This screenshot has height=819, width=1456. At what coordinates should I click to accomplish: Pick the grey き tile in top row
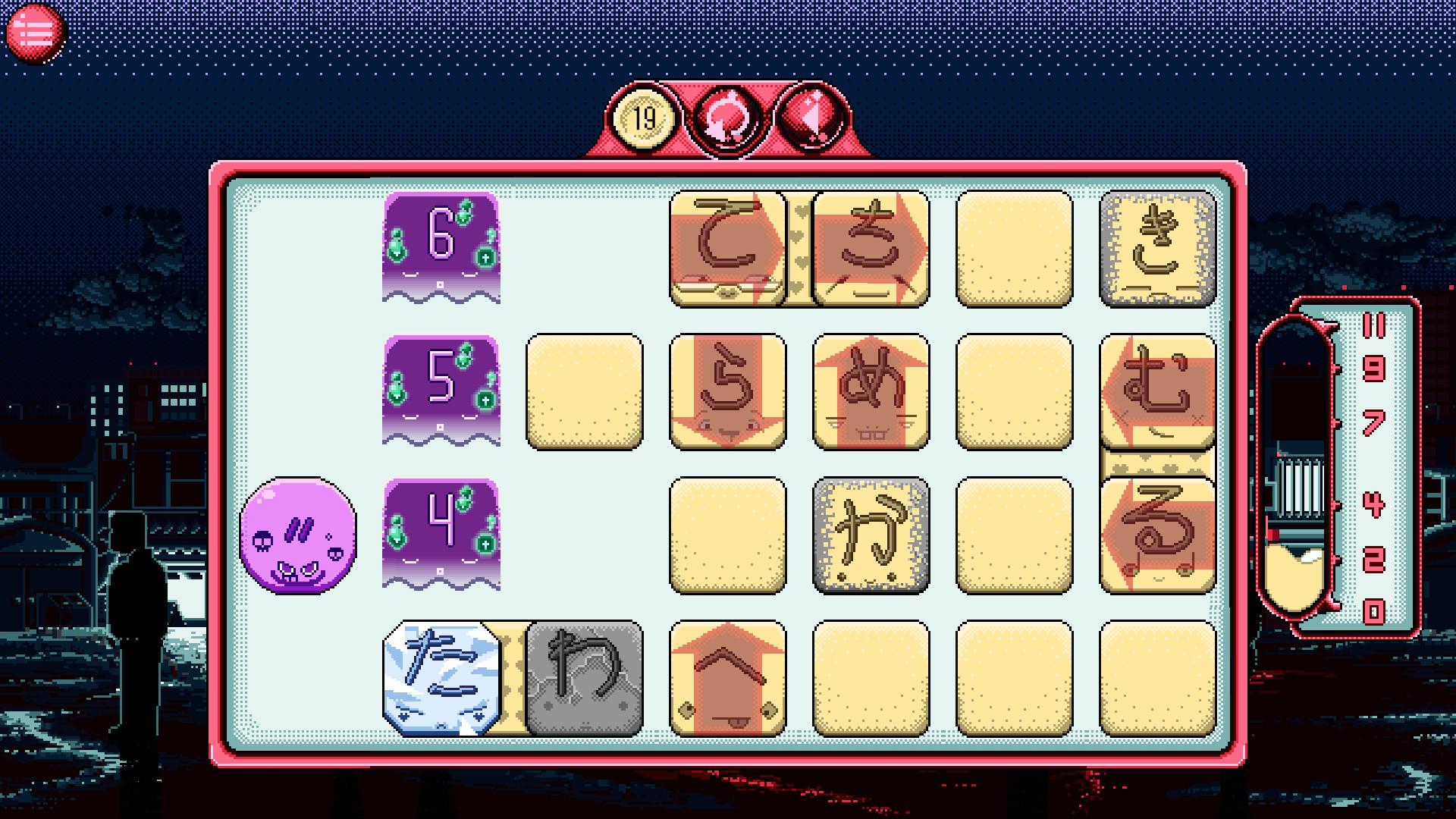(x=1156, y=250)
